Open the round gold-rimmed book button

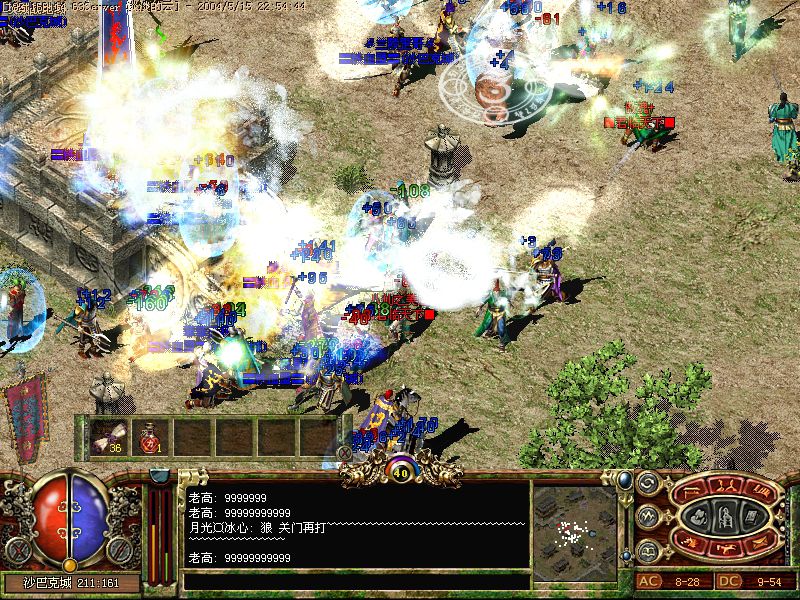point(647,550)
